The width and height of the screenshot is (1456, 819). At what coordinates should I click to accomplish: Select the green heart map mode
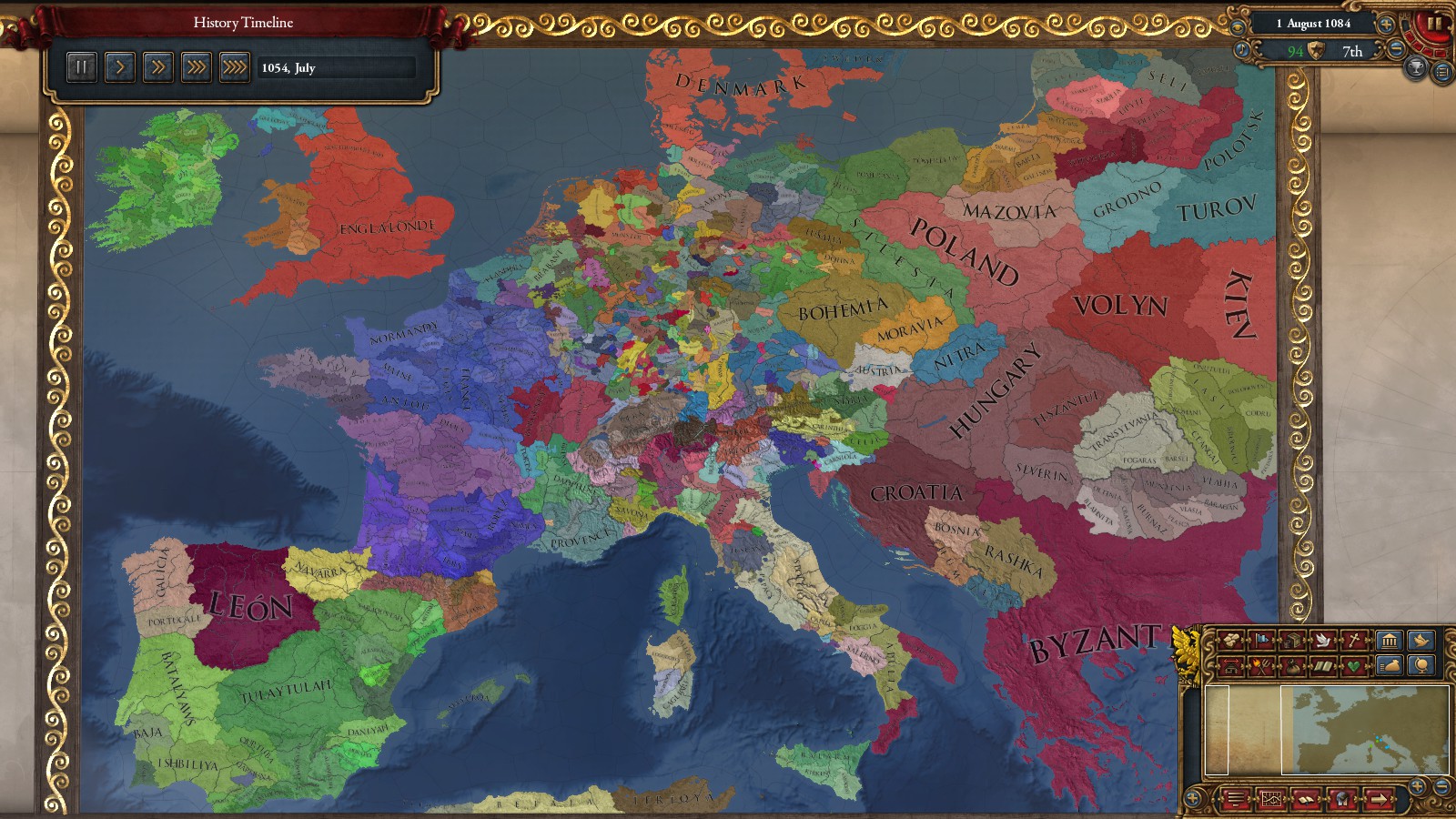(1354, 666)
